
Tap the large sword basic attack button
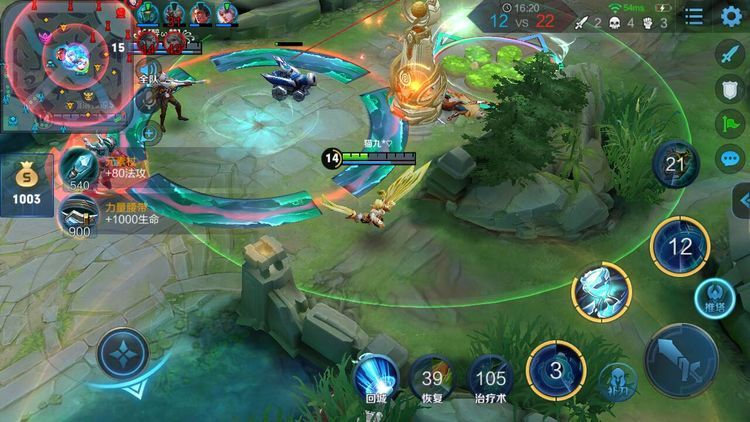(x=681, y=360)
